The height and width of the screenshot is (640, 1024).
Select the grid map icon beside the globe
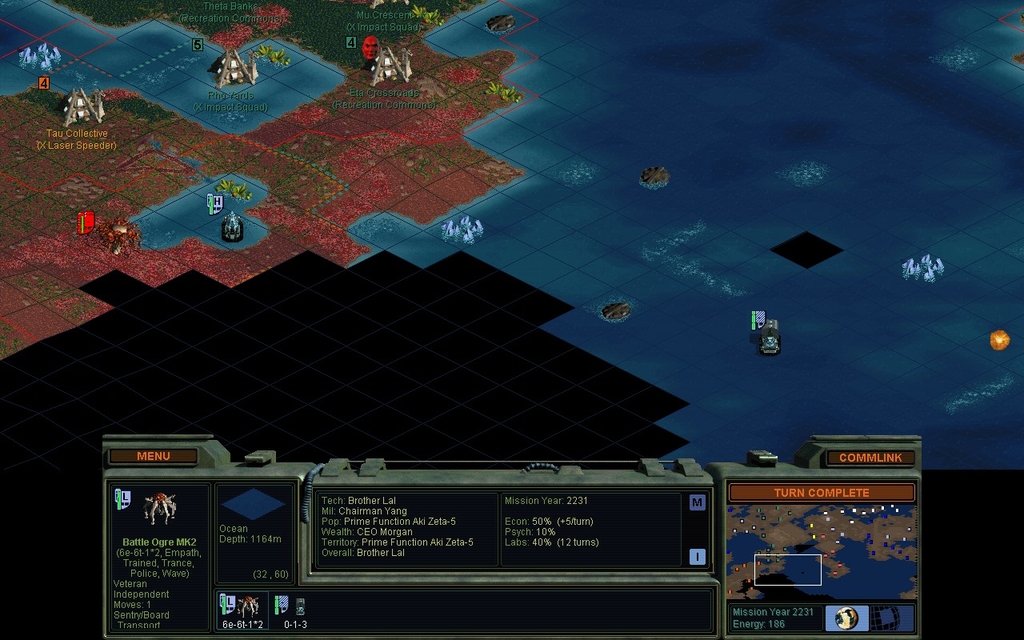(886, 618)
